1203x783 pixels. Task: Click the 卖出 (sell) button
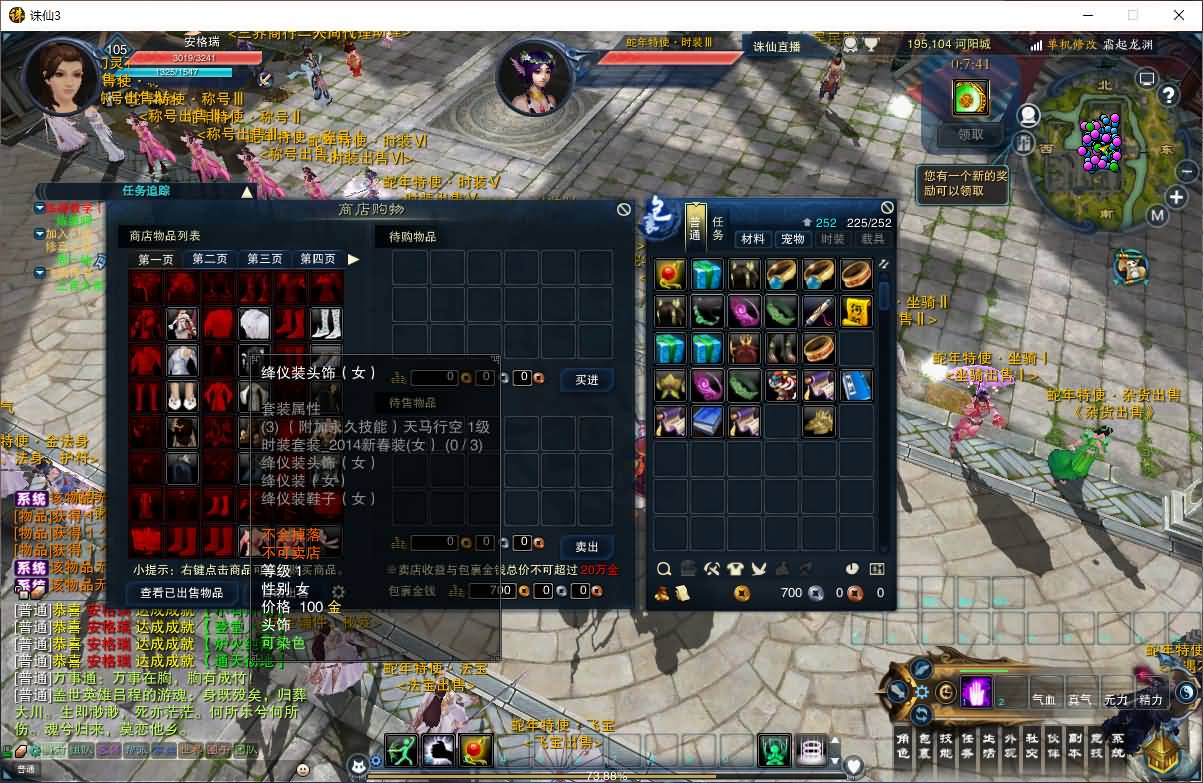tap(587, 547)
